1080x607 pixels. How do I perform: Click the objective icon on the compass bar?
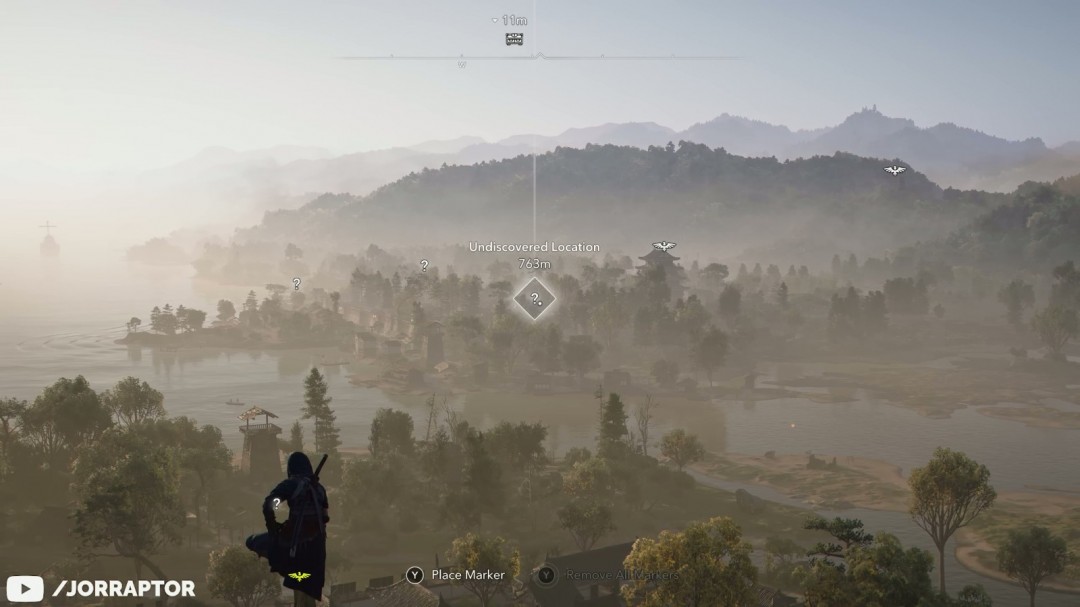(x=514, y=39)
